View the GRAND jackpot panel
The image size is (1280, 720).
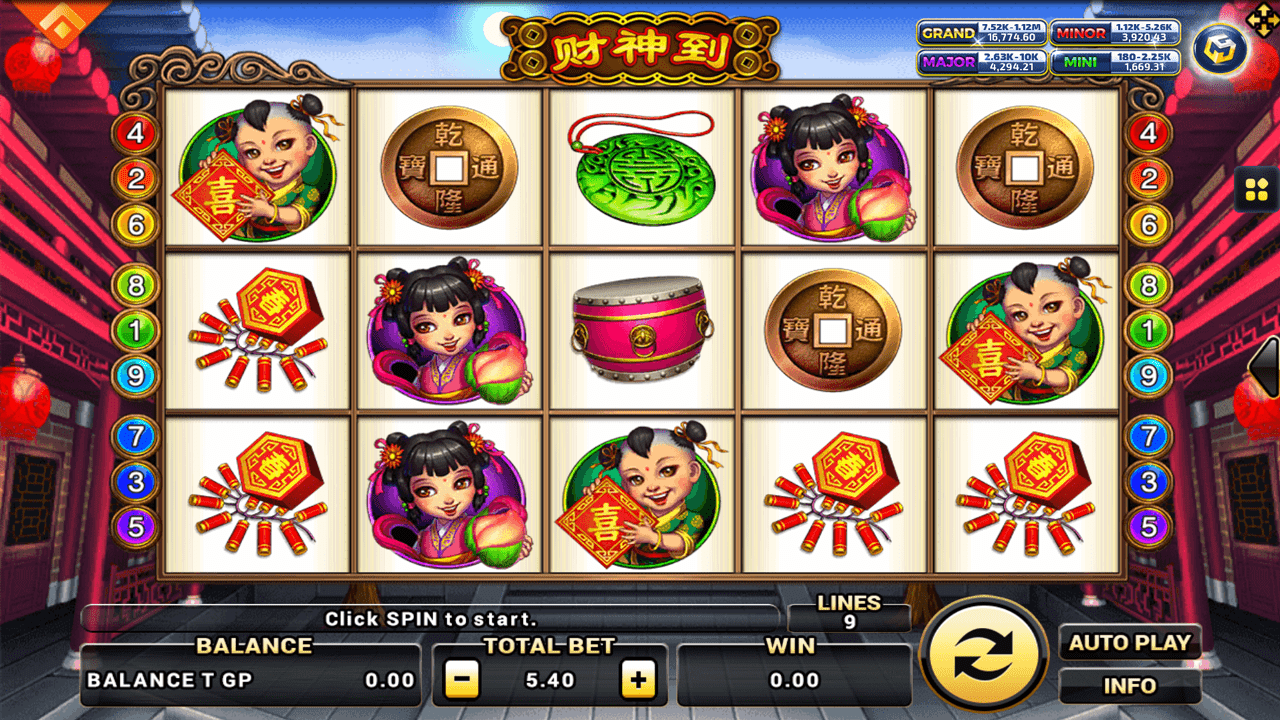pos(982,33)
